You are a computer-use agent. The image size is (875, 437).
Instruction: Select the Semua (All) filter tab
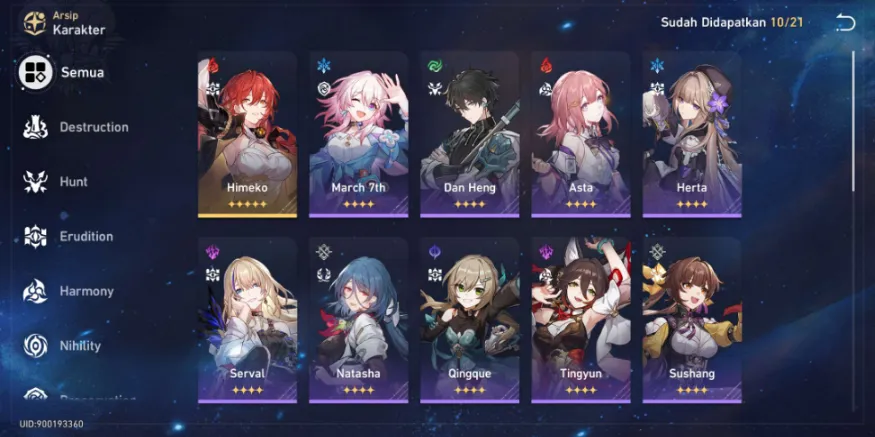click(62, 72)
